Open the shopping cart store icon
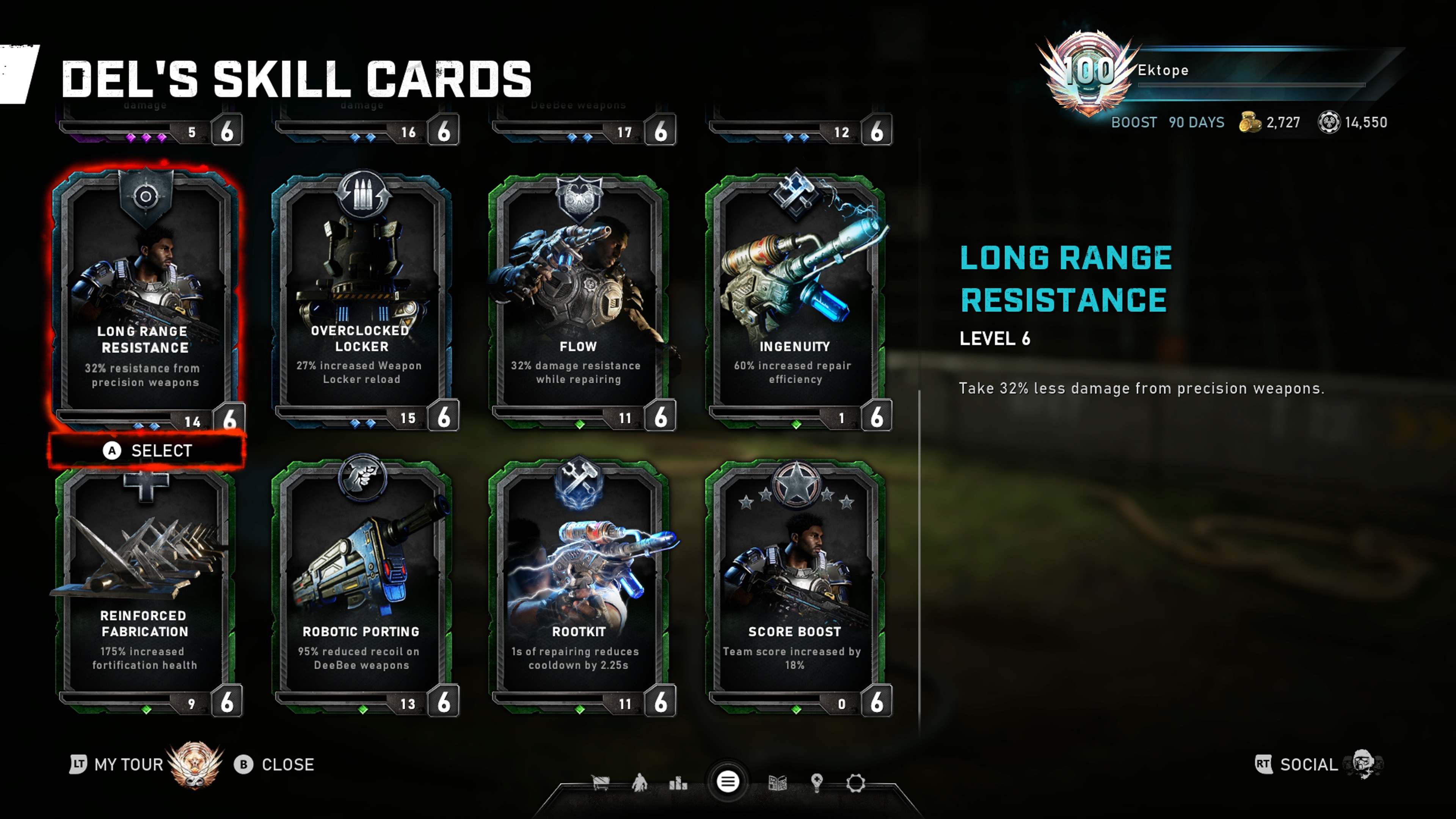Image resolution: width=1456 pixels, height=819 pixels. pos(600,783)
